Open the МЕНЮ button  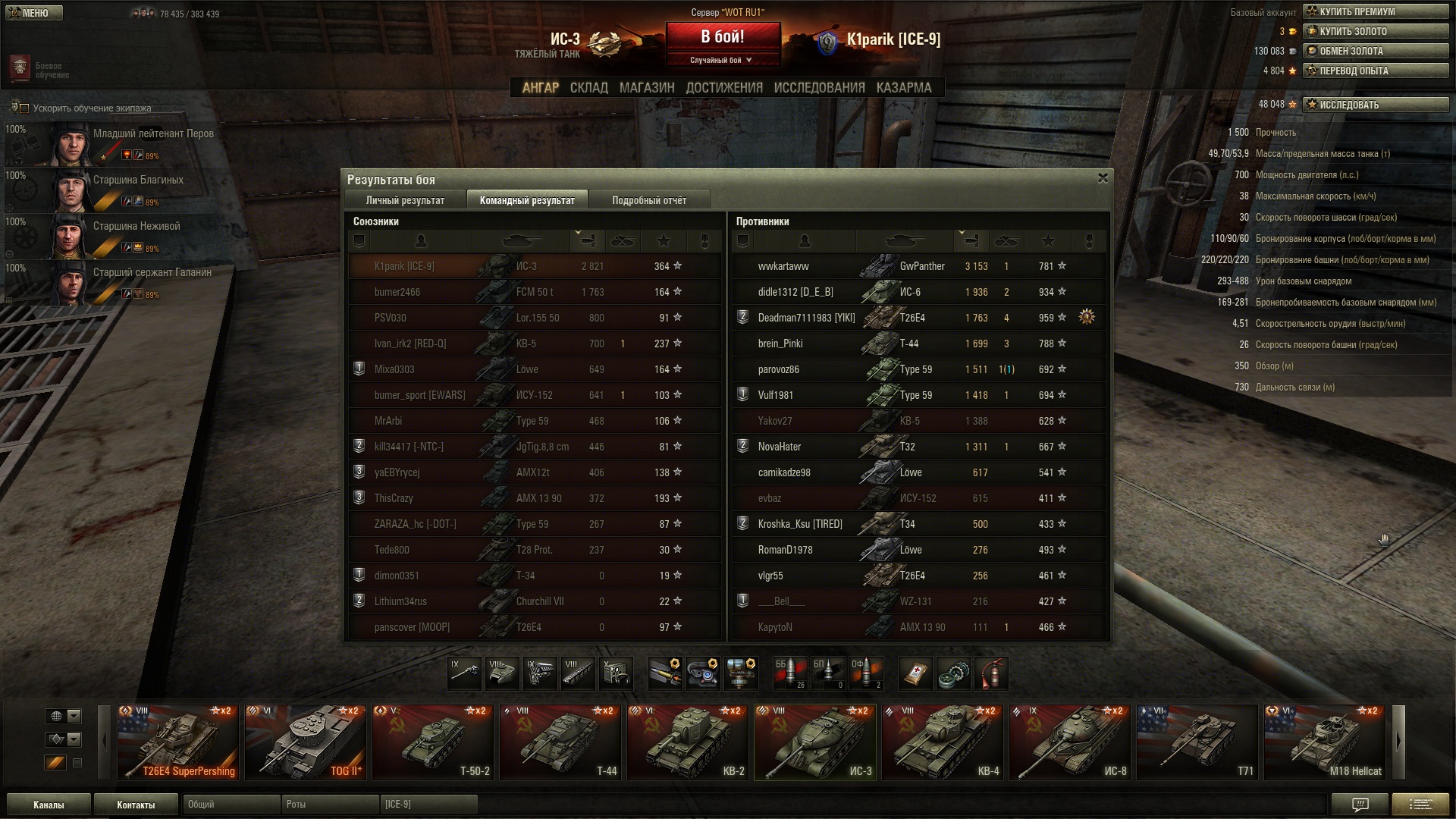33,13
